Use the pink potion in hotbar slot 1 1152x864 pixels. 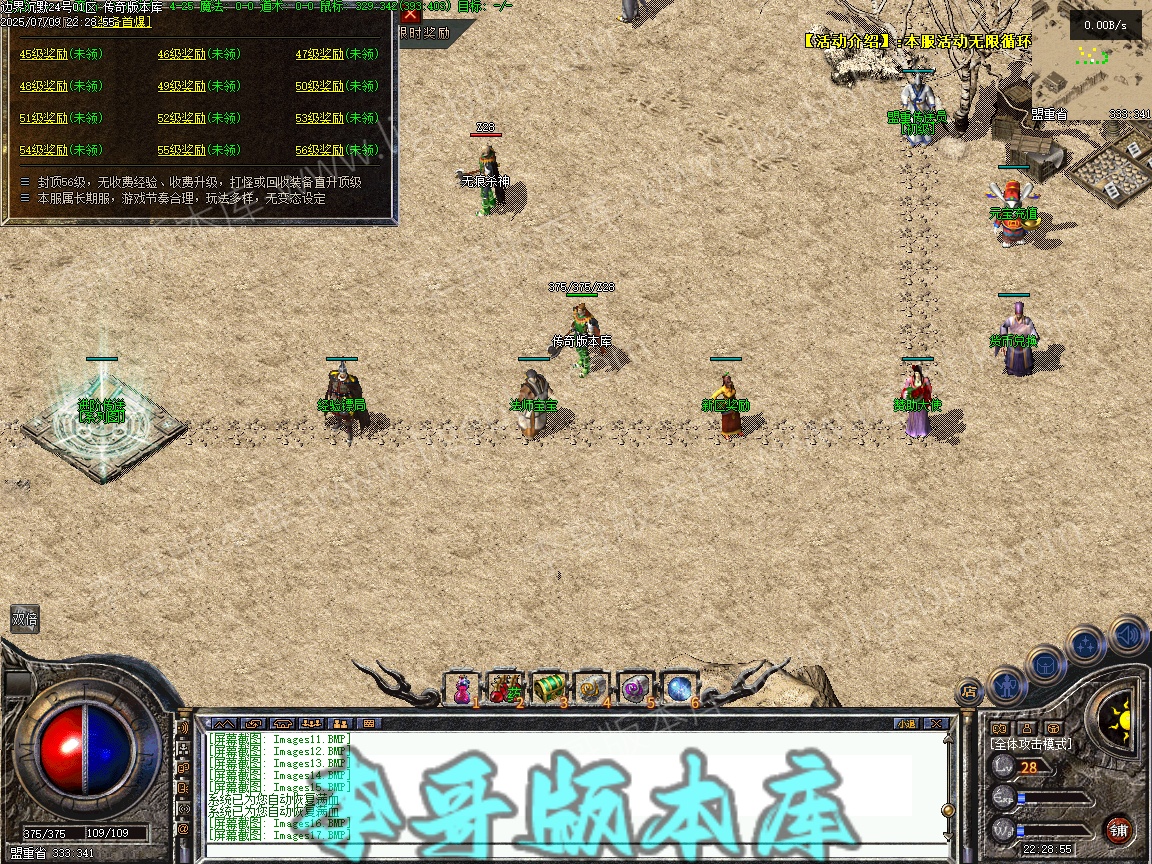point(463,689)
